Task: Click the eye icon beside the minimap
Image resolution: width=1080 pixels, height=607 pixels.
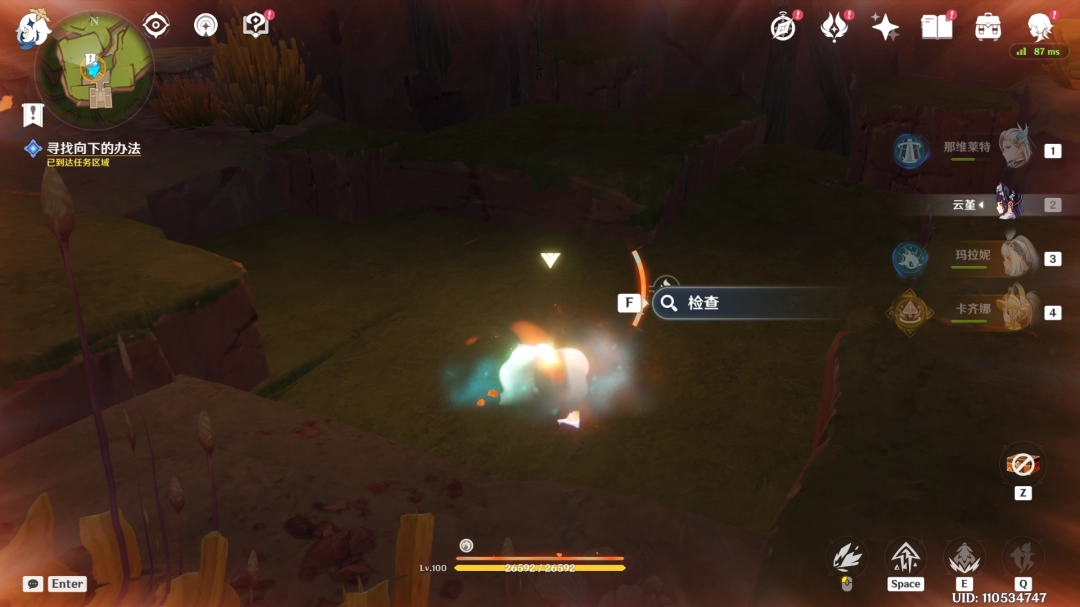Action: click(x=155, y=25)
